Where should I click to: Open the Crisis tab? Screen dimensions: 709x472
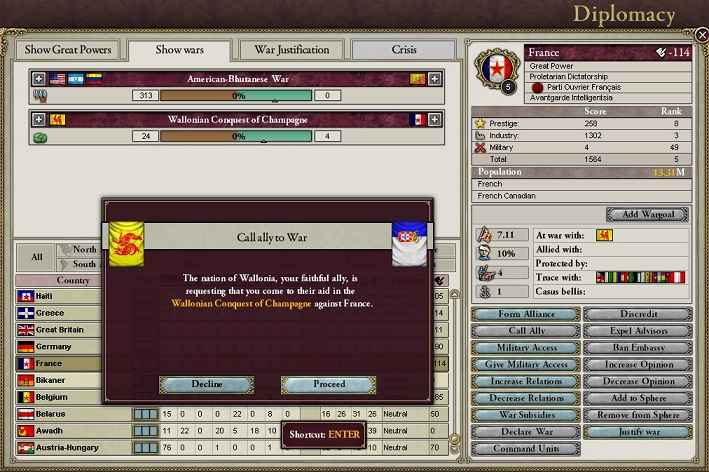click(x=404, y=50)
